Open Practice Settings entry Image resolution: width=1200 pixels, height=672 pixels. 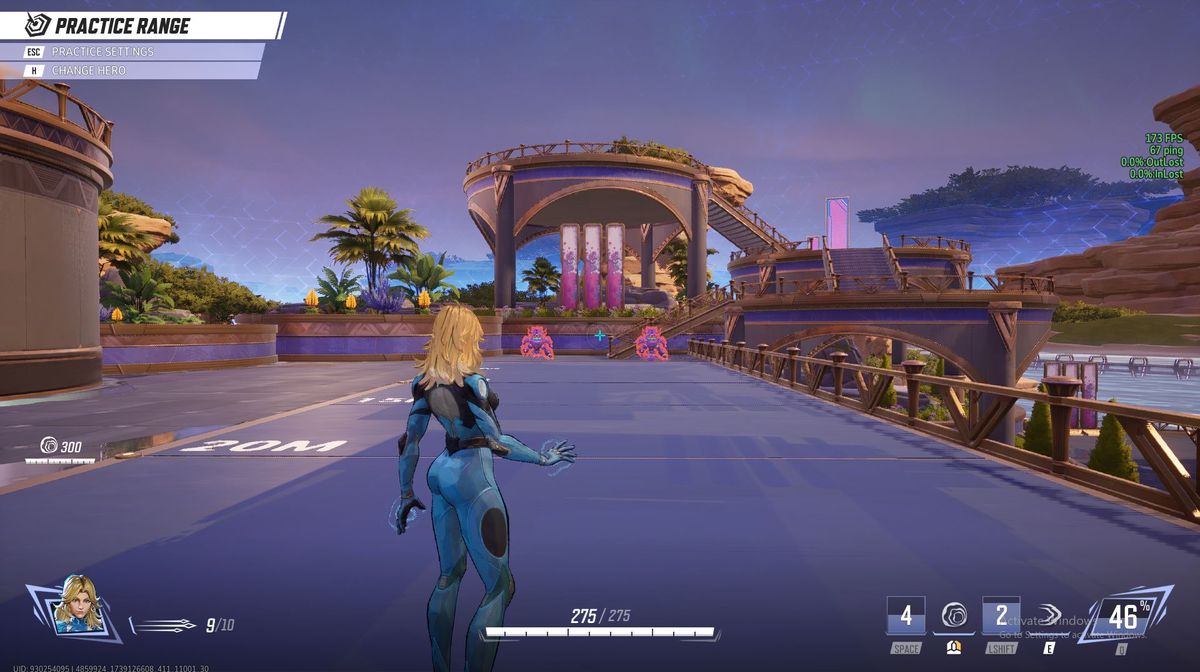coord(103,51)
